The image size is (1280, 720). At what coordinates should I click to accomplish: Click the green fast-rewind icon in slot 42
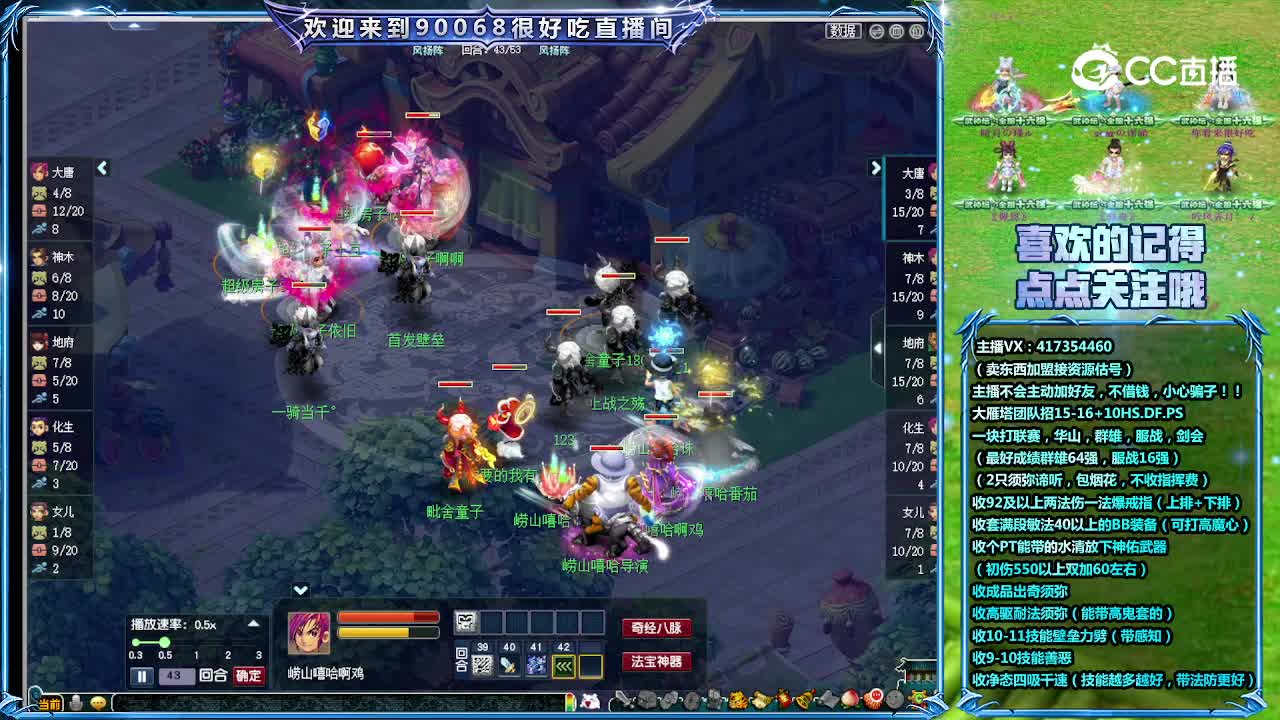562,664
